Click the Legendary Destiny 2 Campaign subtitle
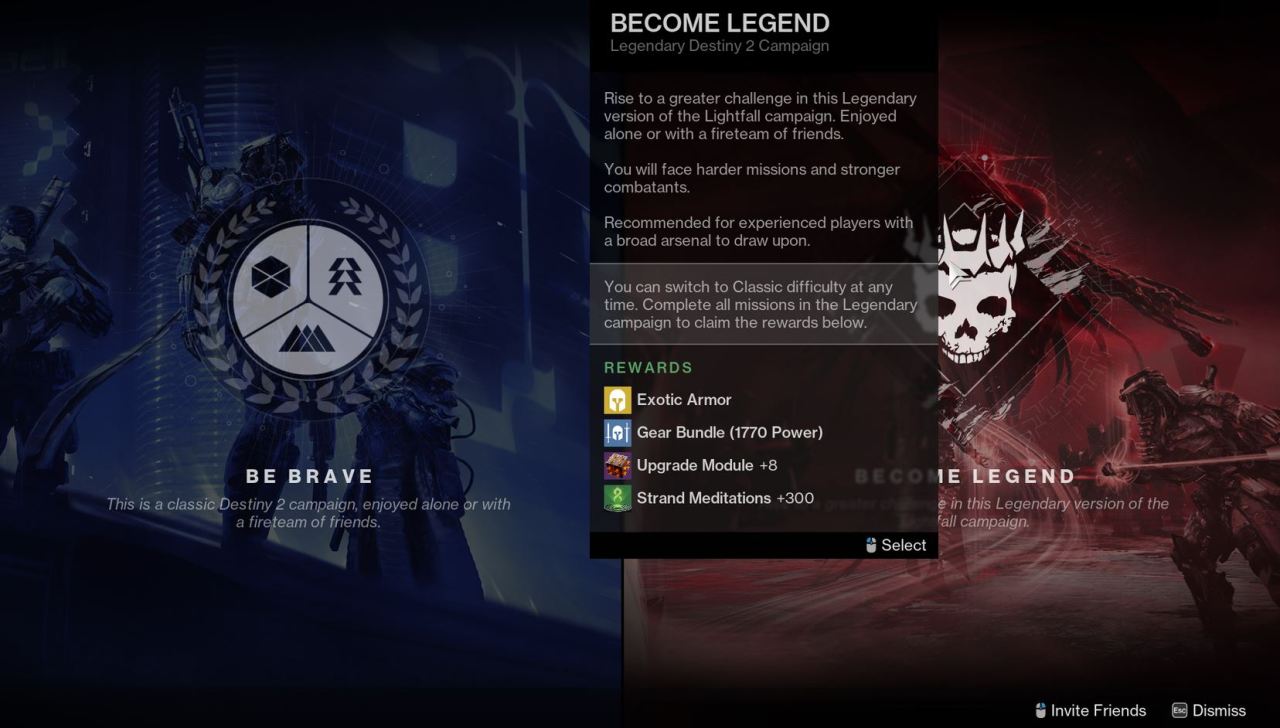Image resolution: width=1280 pixels, height=728 pixels. coord(719,46)
